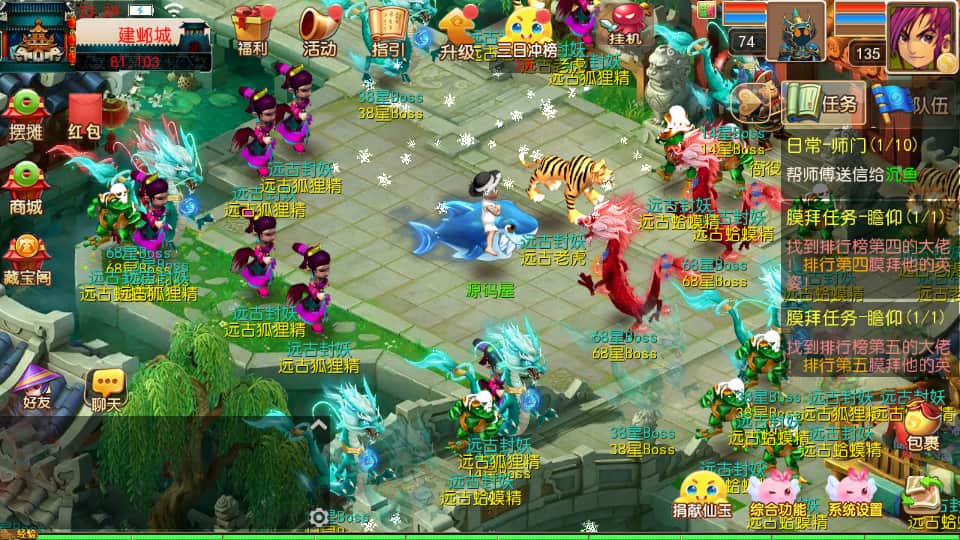
Task: Open the 综合功能 functions menu
Action: click(777, 494)
